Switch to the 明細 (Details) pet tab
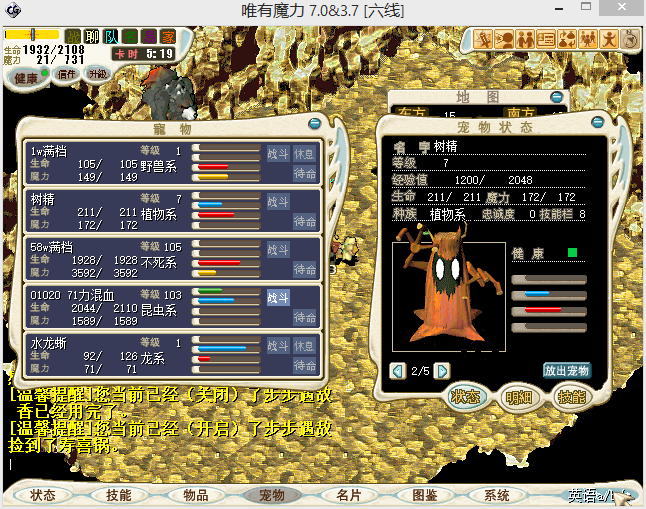The image size is (646, 509). point(518,397)
